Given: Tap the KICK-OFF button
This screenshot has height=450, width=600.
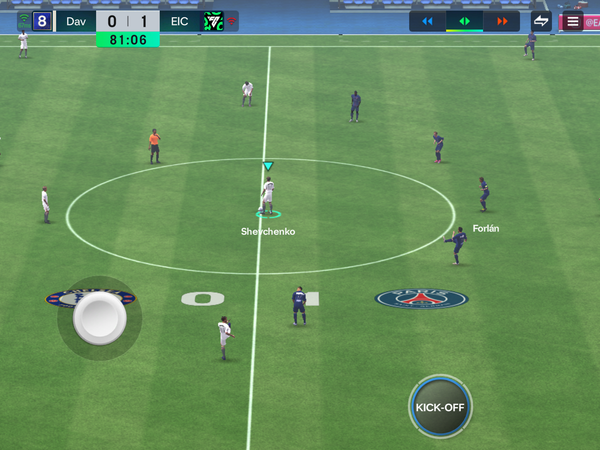Looking at the screenshot, I should pos(440,407).
